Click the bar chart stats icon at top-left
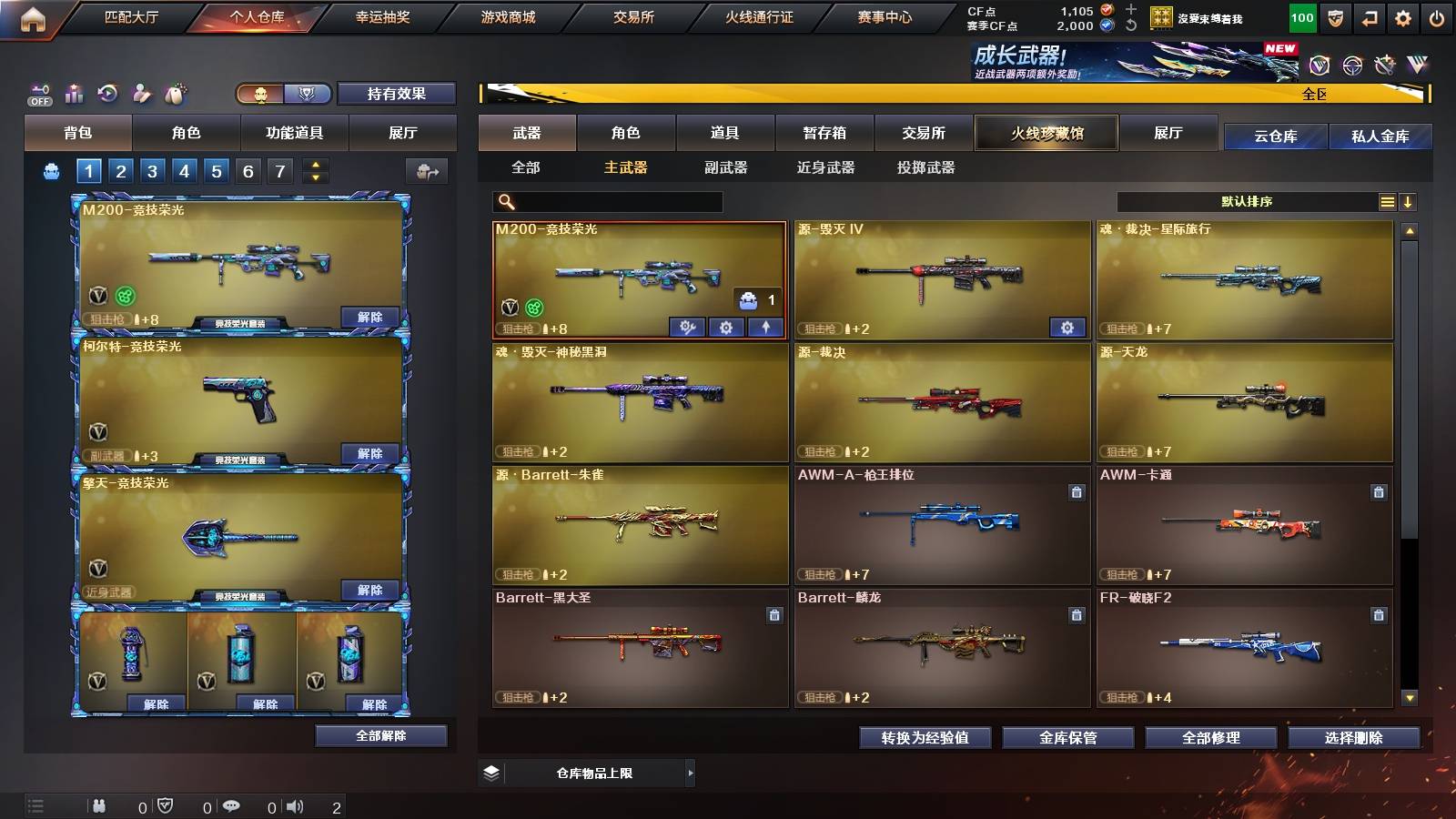 (74, 93)
